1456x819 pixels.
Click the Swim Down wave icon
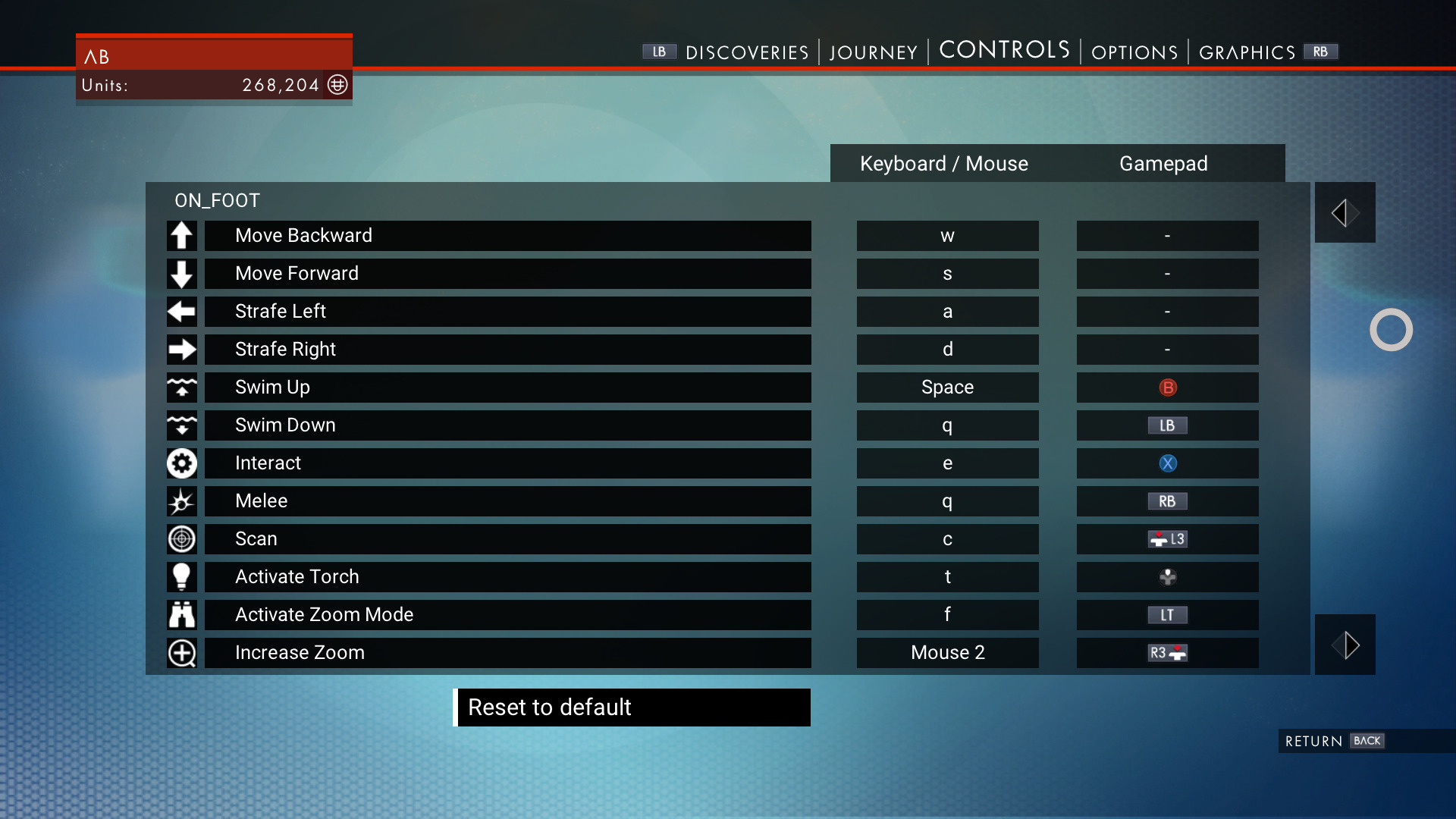point(181,425)
